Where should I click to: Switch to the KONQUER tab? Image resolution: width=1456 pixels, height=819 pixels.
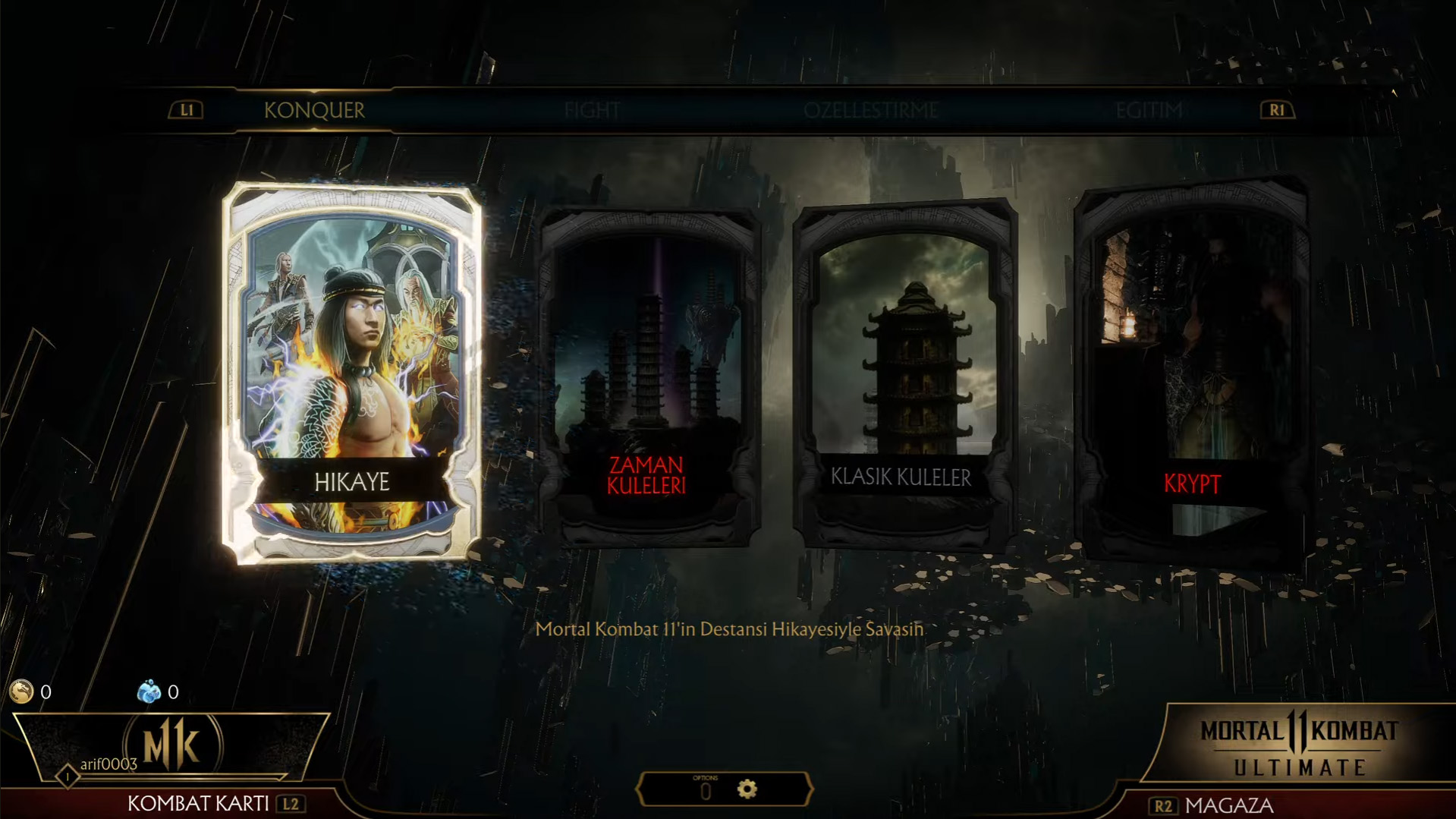coord(314,111)
